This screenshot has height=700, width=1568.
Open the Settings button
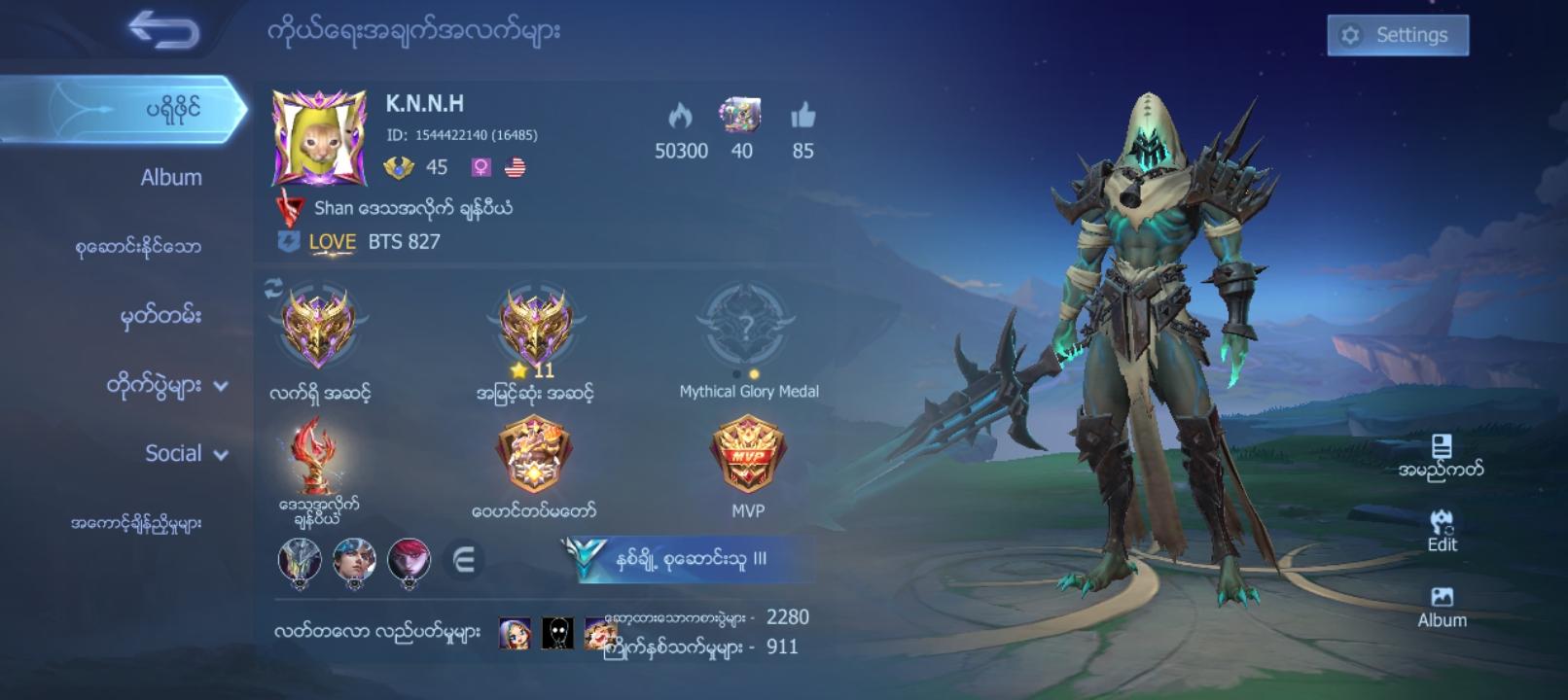(x=1398, y=34)
